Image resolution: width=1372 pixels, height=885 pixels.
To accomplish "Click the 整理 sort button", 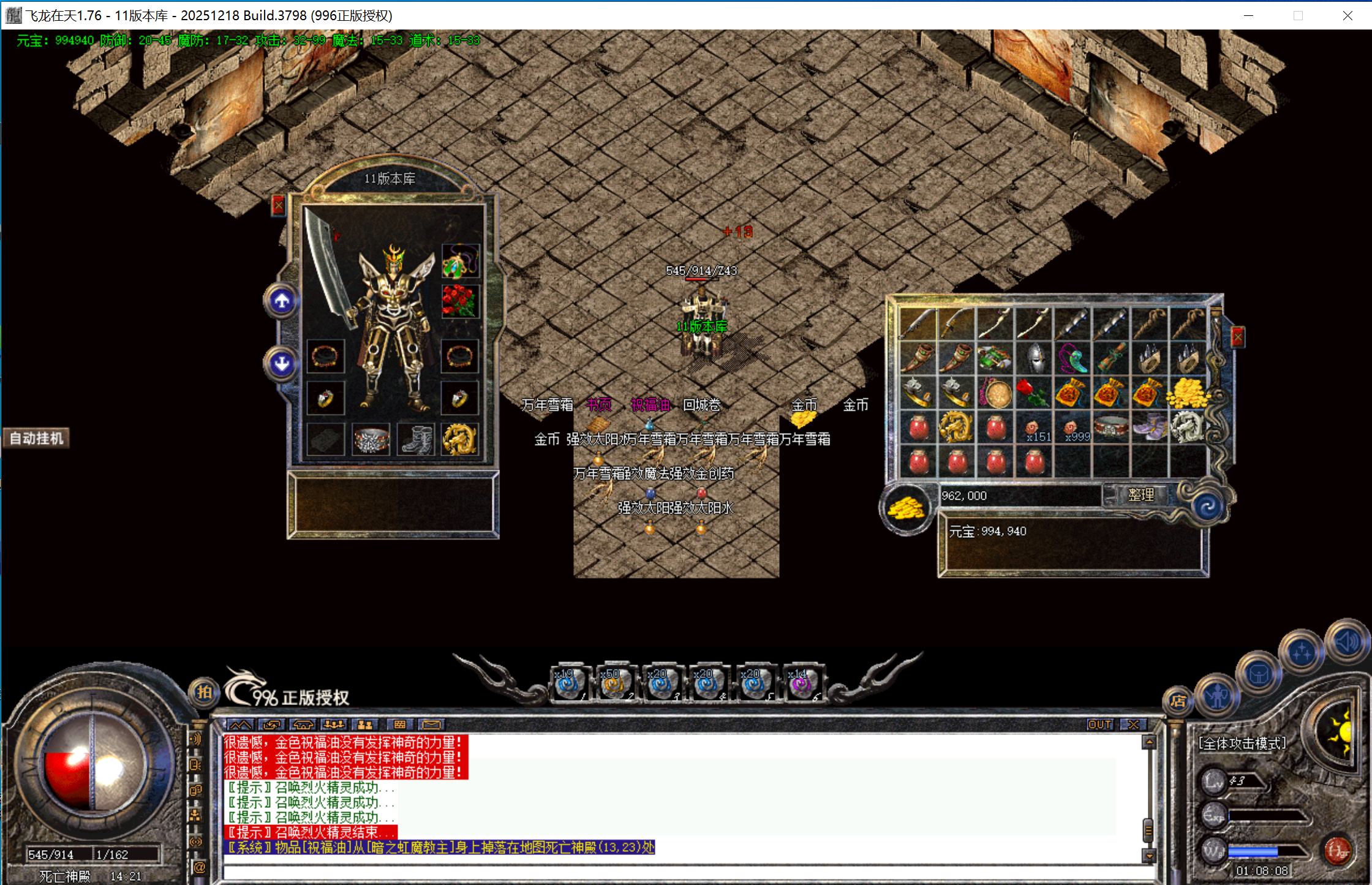I will (x=1140, y=495).
